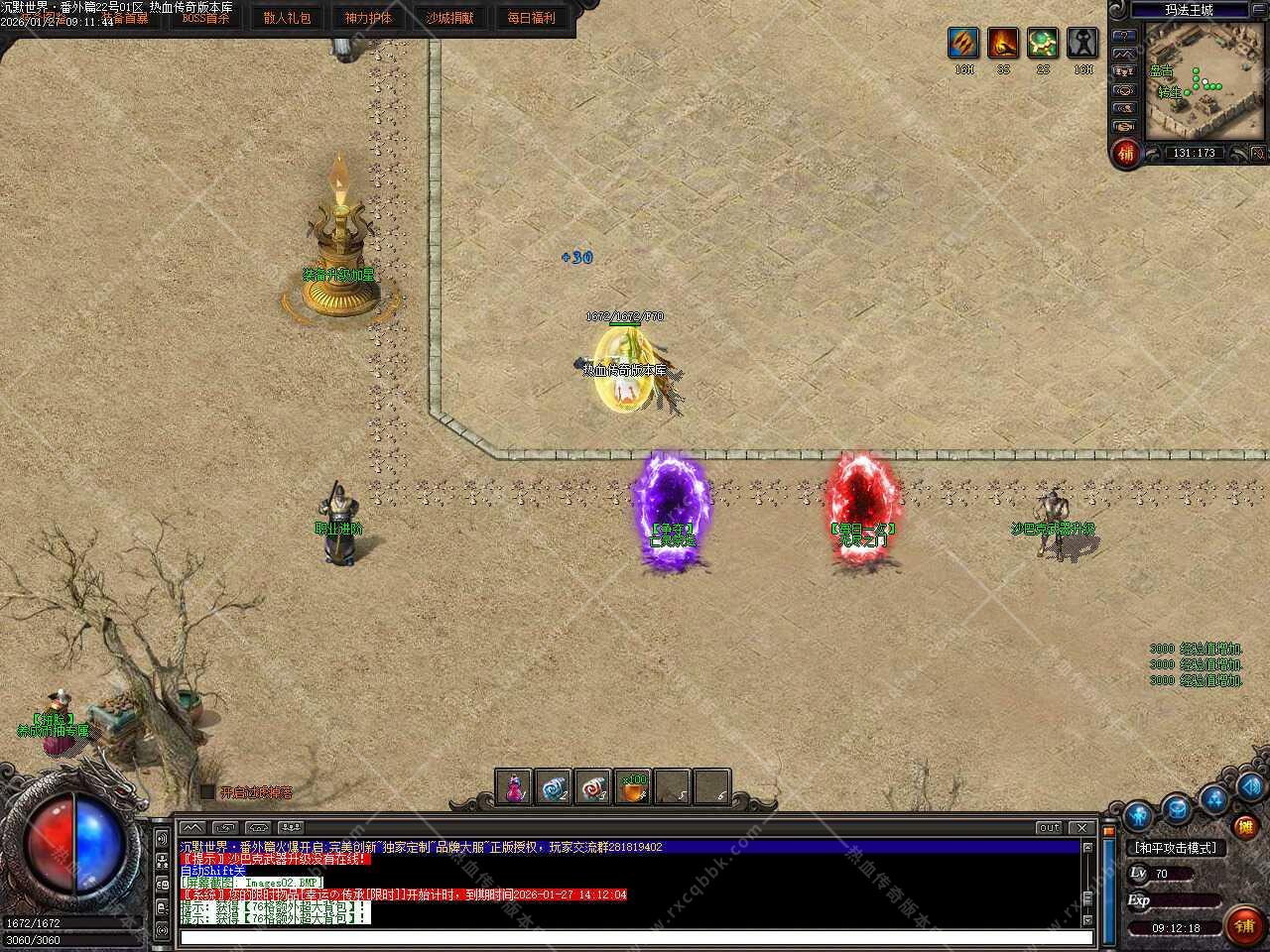Viewport: 1270px width, 952px height.
Task: Switch the 和平攻击模式 attack mode
Action: [1175, 848]
